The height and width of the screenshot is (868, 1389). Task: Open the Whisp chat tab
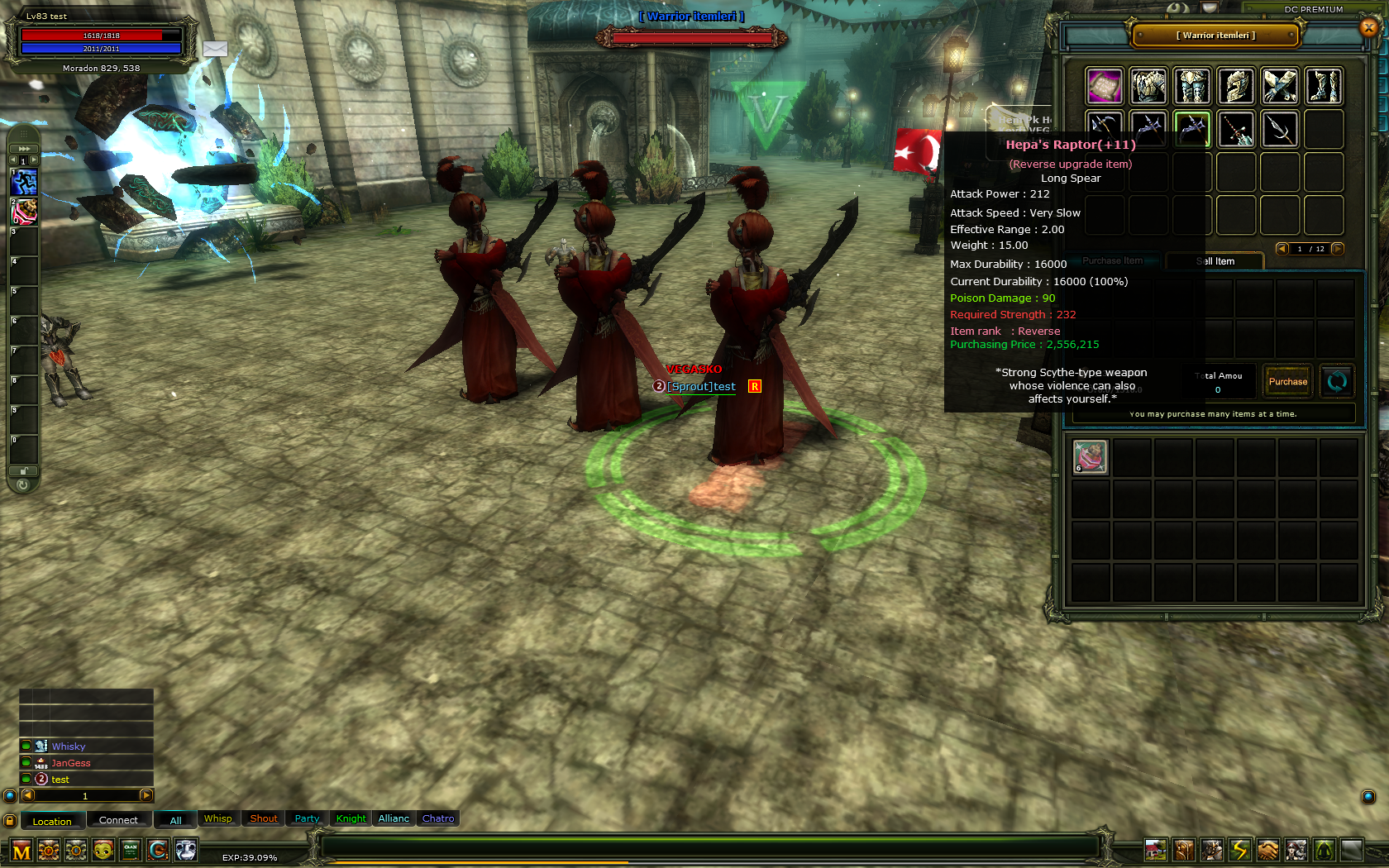[218, 818]
